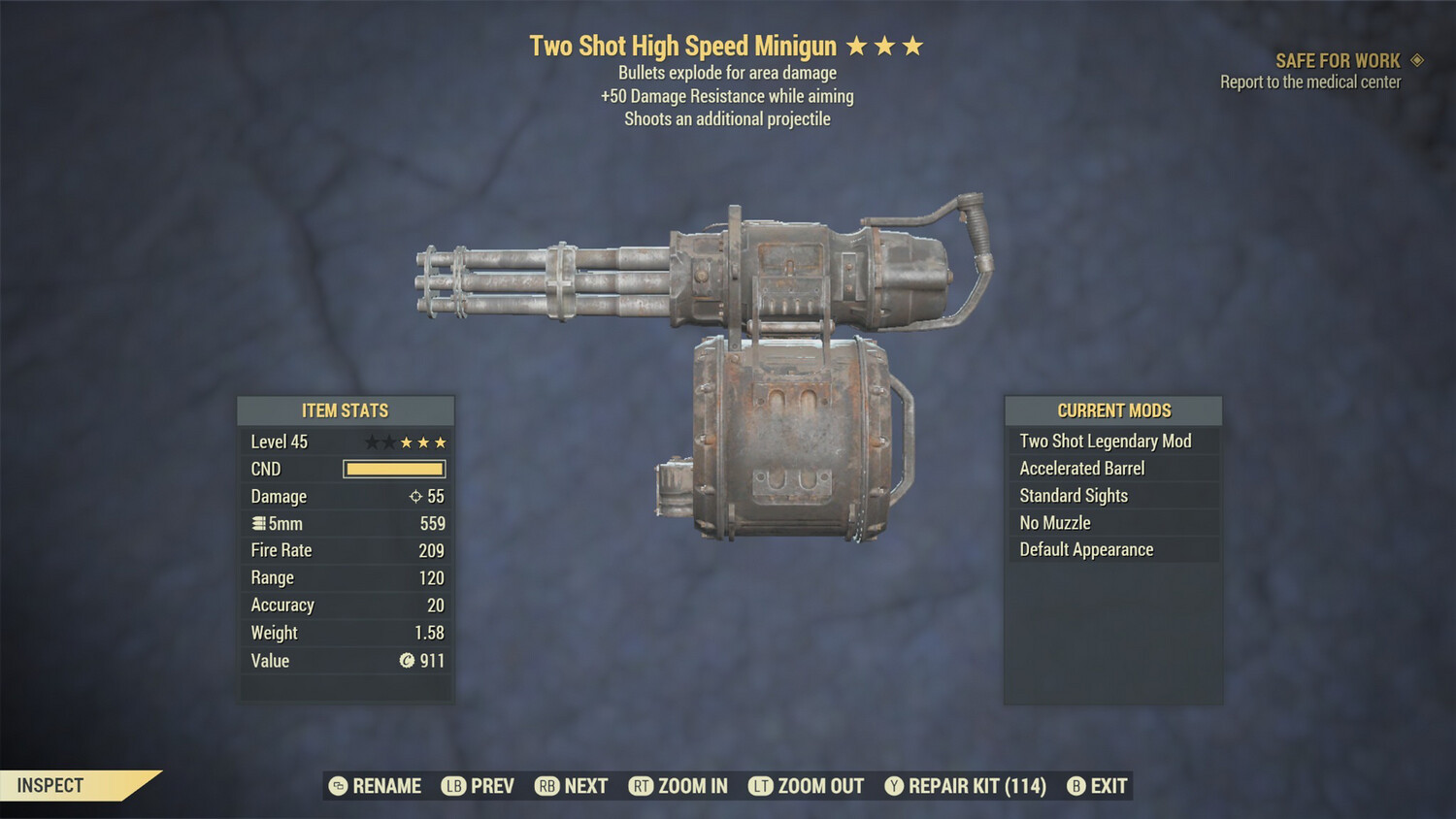Click the REPAIR KIT (114) button
Viewport: 1456px width, 819px height.
973,786
